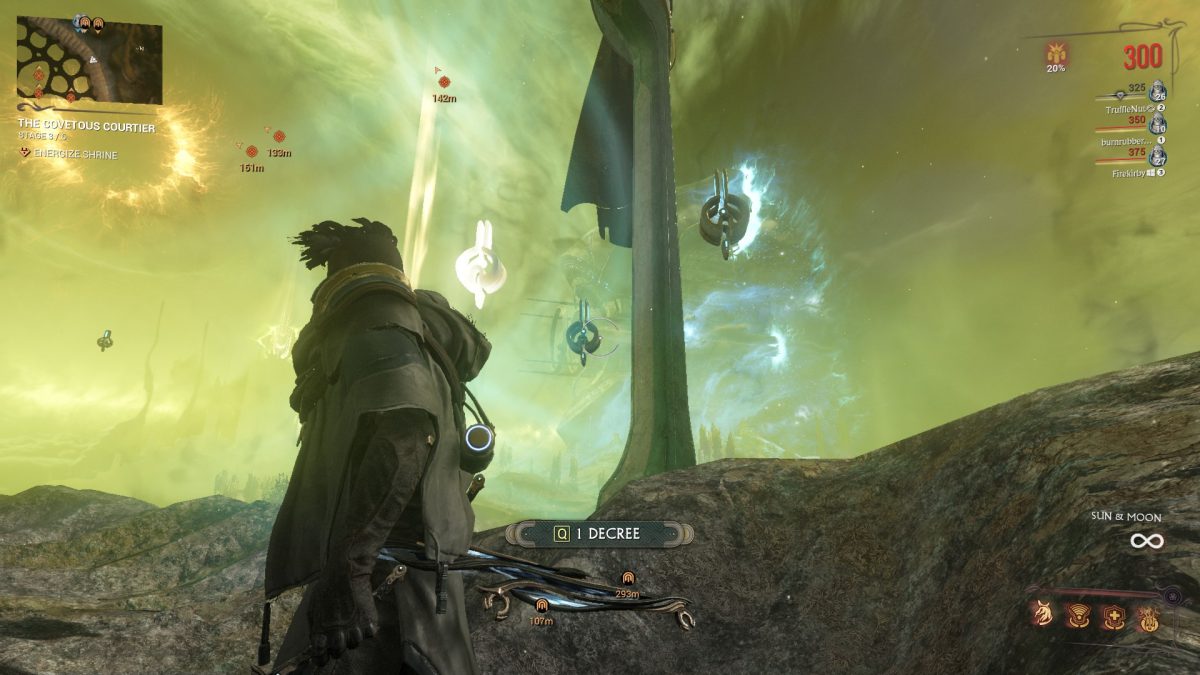Activate the cross shield ability icon
Screen dimensions: 1200x675
tap(1112, 616)
